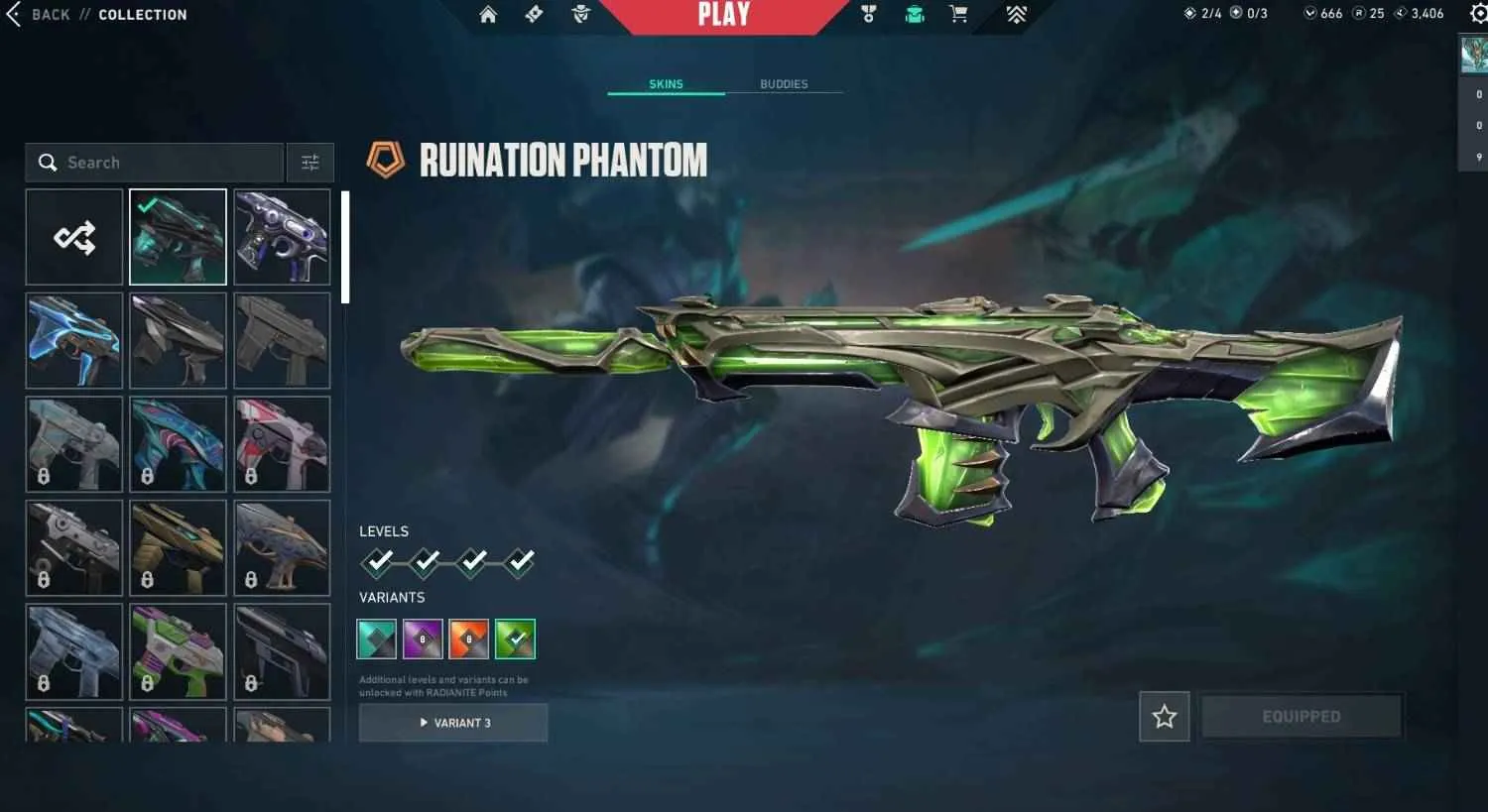Expand the Variant 3 preview
This screenshot has width=1488, height=812.
452,723
